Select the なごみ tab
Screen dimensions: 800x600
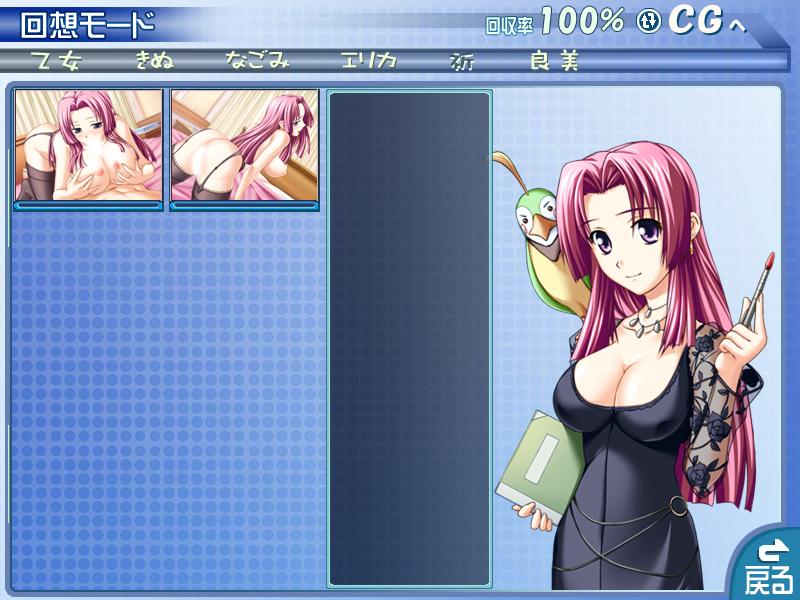tap(257, 61)
